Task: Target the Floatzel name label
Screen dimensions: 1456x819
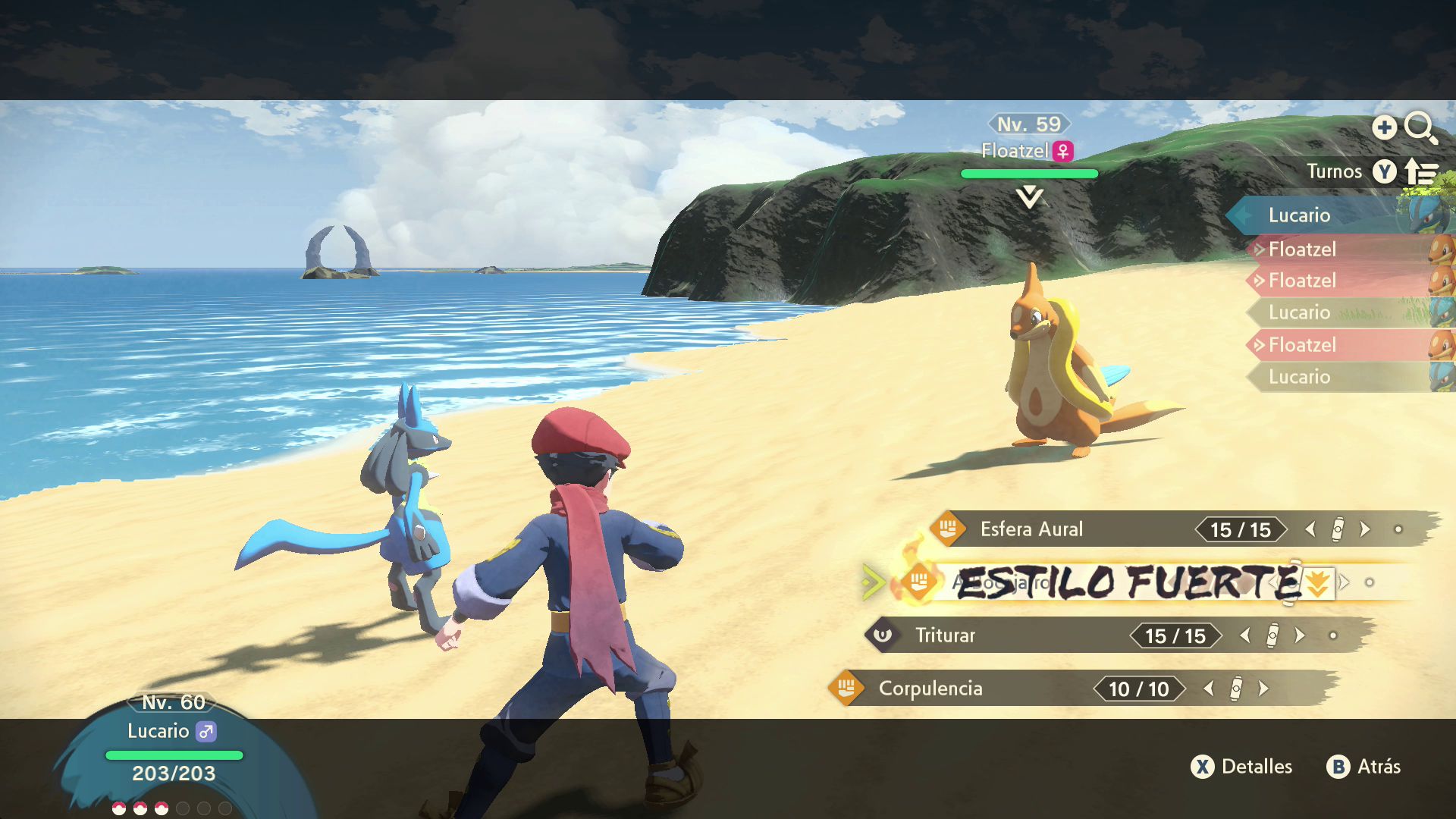Action: point(1015,151)
